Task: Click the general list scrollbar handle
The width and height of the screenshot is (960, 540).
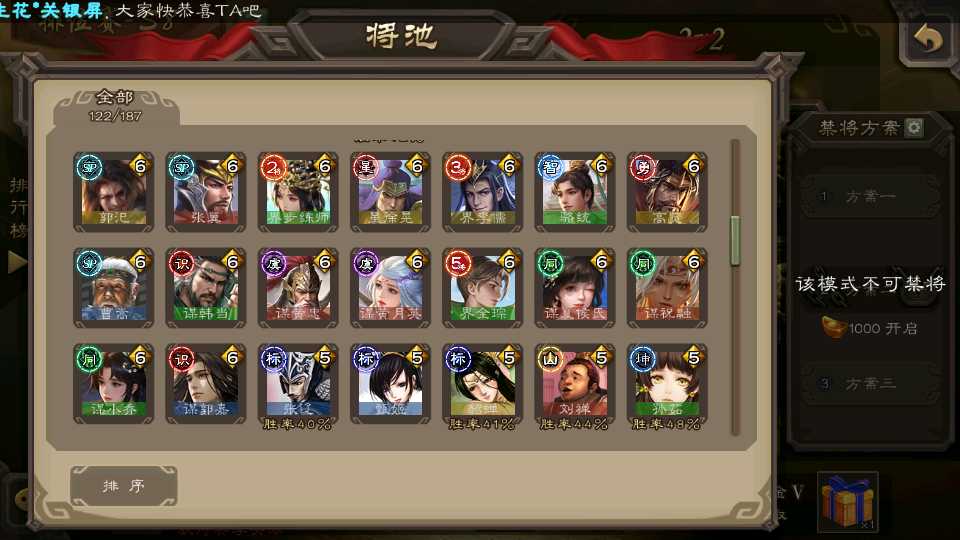Action: tap(736, 241)
